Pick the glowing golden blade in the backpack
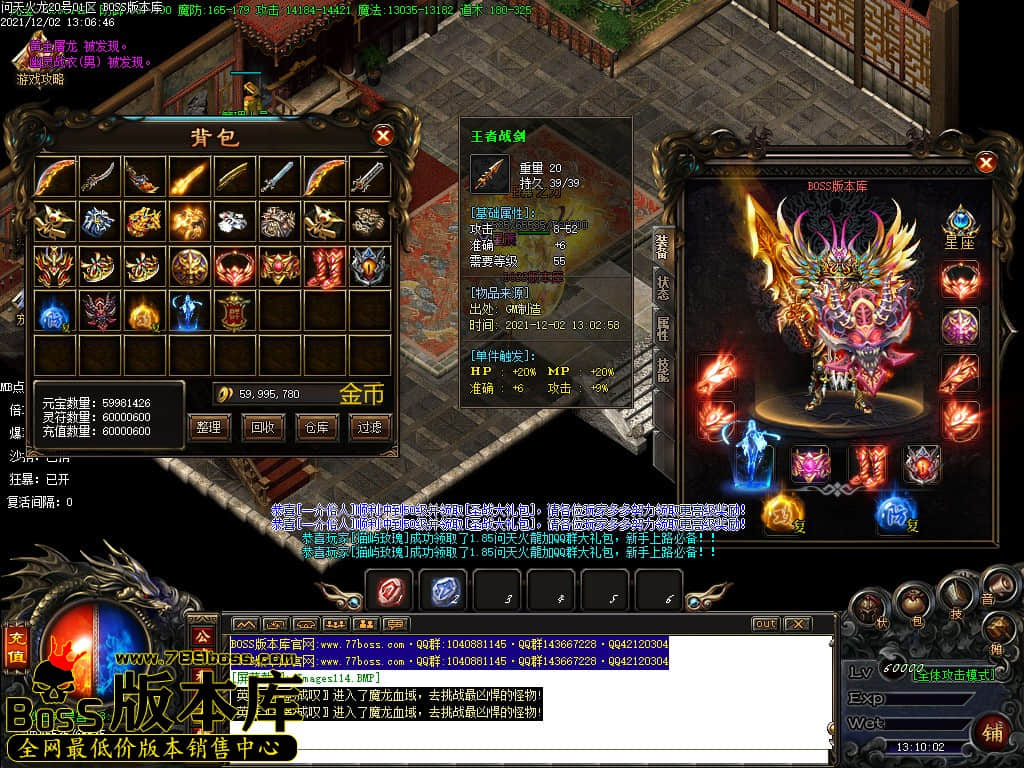The width and height of the screenshot is (1024, 768). pos(190,177)
